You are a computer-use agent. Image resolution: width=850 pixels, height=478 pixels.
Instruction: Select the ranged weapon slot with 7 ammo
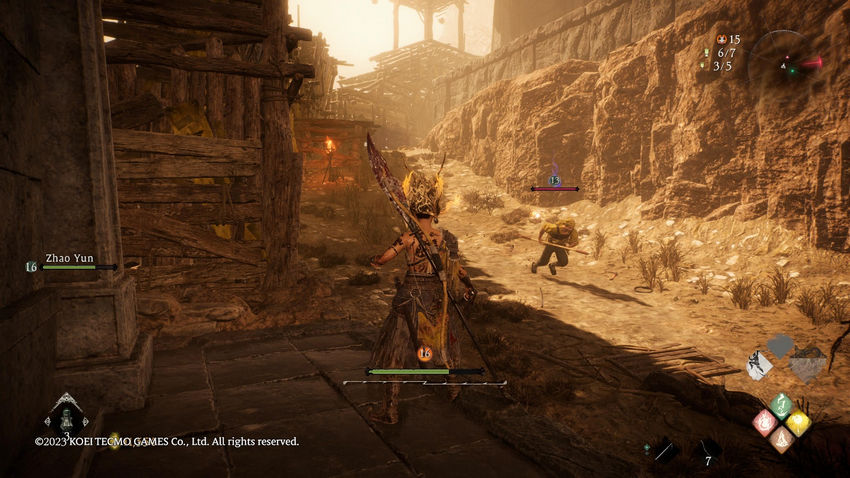(707, 452)
